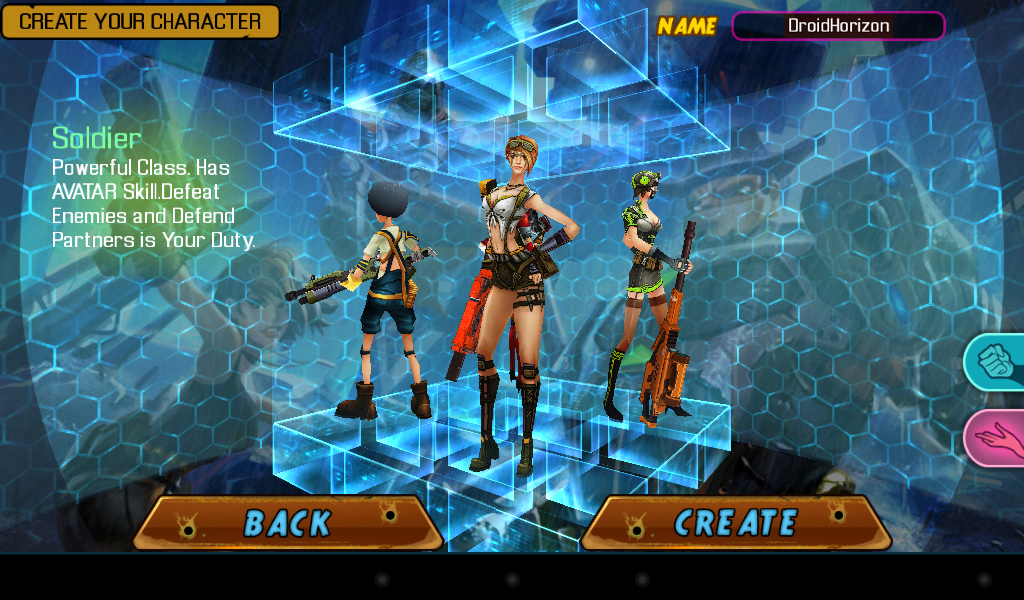Tap the teal fist icon tab
1024x600 pixels.
point(996,362)
